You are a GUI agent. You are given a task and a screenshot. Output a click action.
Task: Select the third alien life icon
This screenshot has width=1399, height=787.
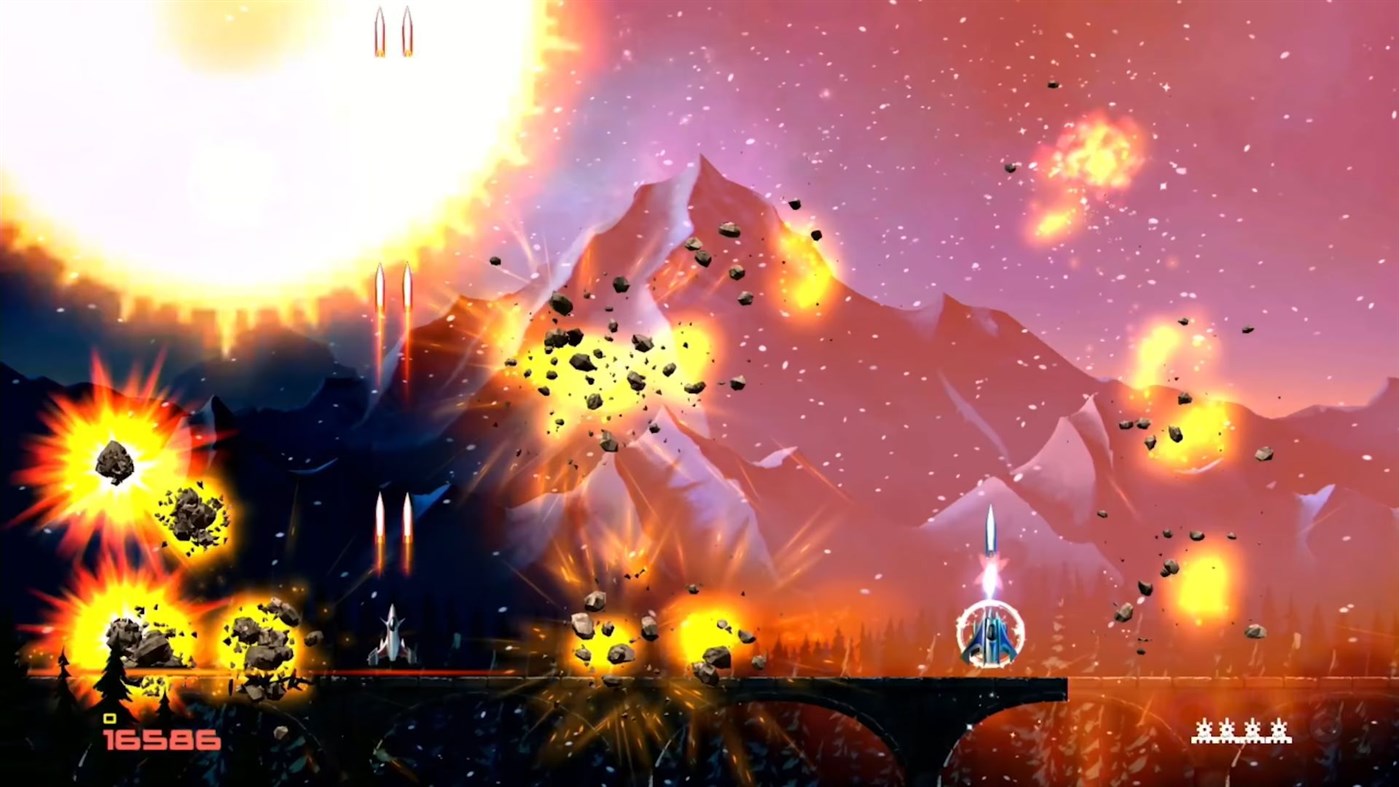[x=1252, y=730]
